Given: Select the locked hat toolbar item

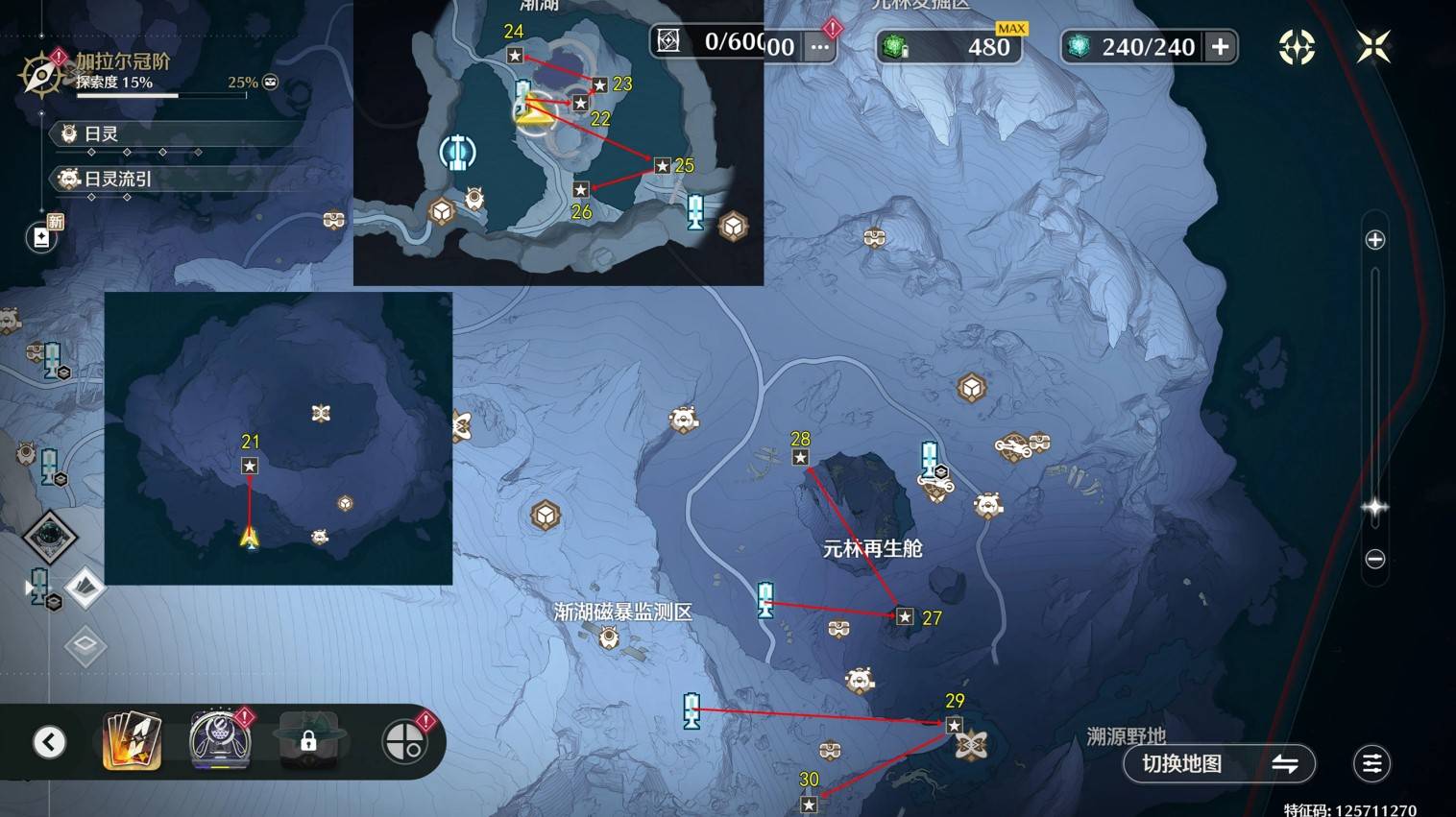Looking at the screenshot, I should click(x=308, y=740).
